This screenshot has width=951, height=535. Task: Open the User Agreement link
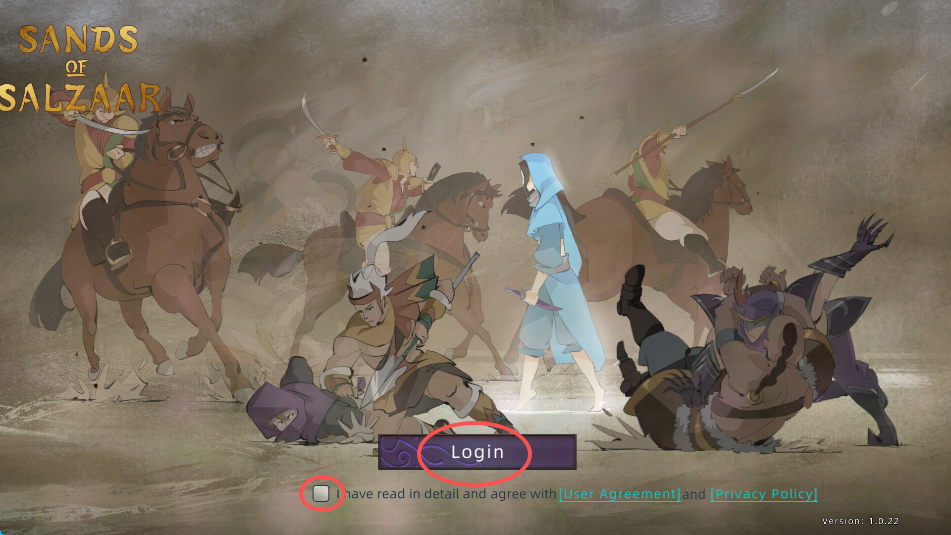(619, 494)
